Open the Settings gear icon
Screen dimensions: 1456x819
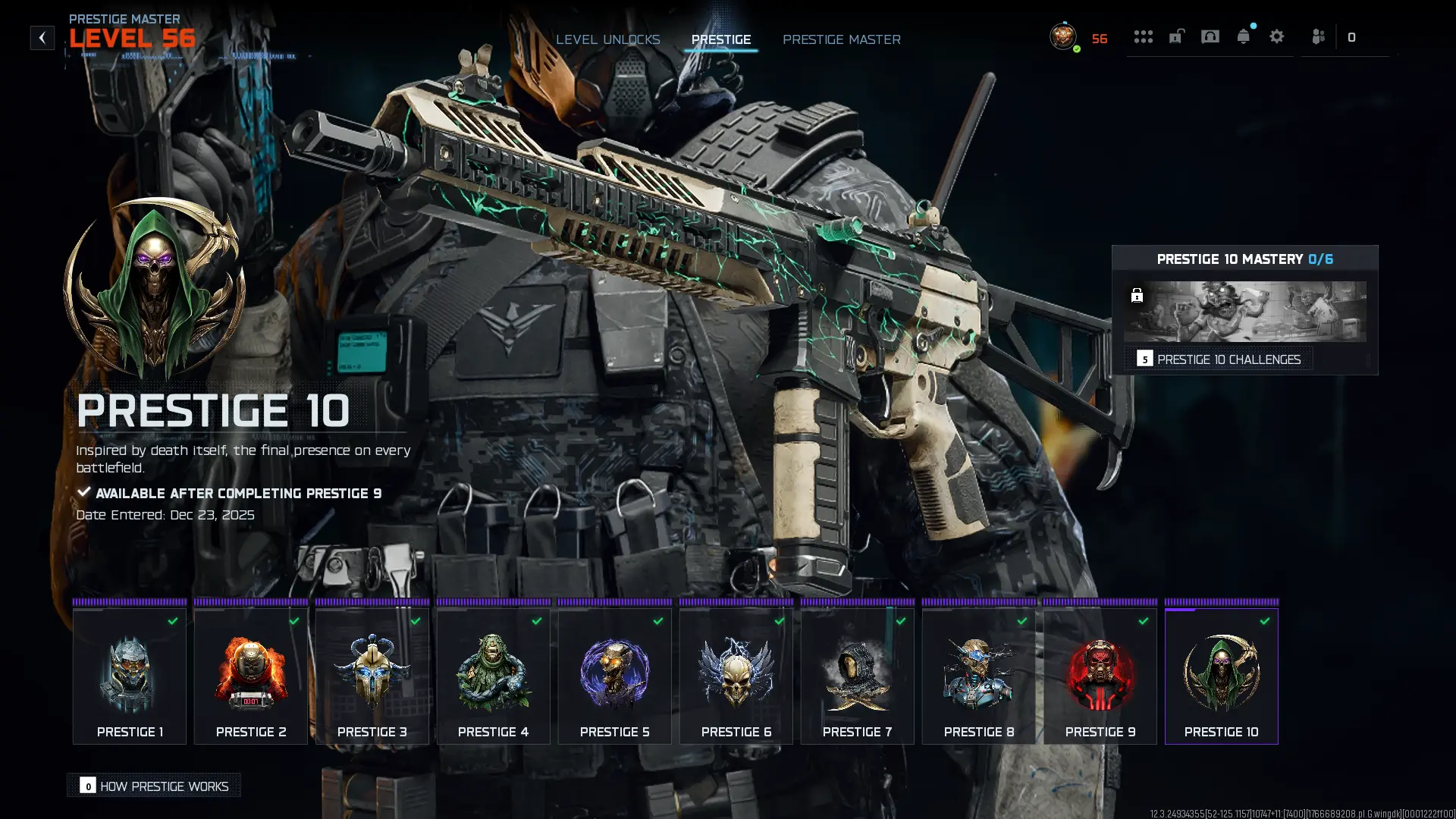coord(1278,36)
